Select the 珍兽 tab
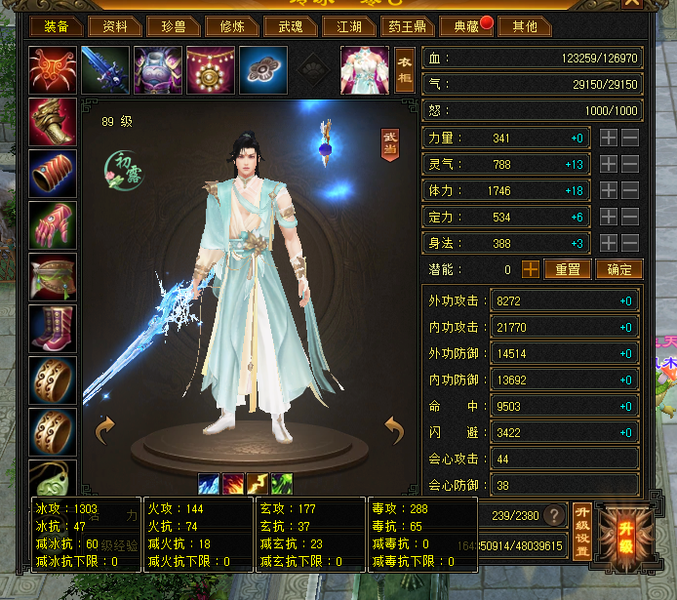Screen dimensions: 677x600 174,26
